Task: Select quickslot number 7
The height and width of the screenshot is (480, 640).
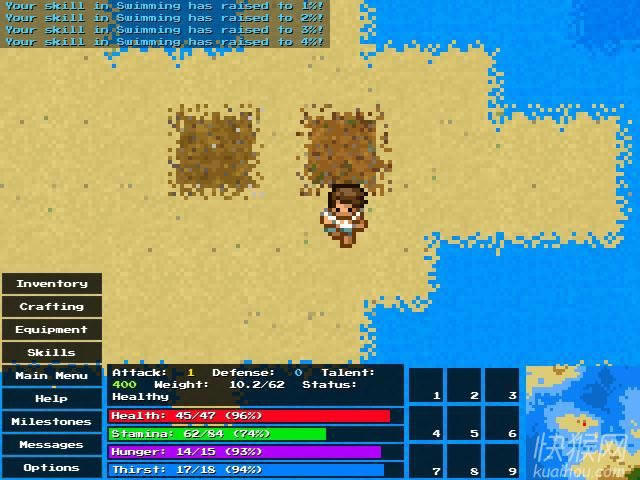Action: [426, 460]
